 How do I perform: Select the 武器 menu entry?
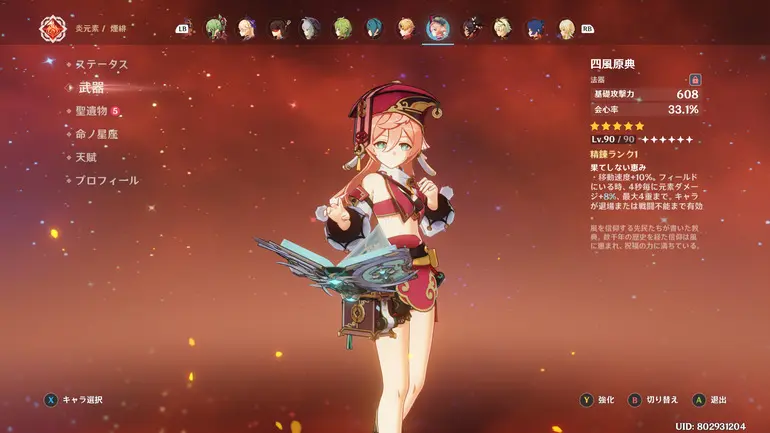click(91, 88)
